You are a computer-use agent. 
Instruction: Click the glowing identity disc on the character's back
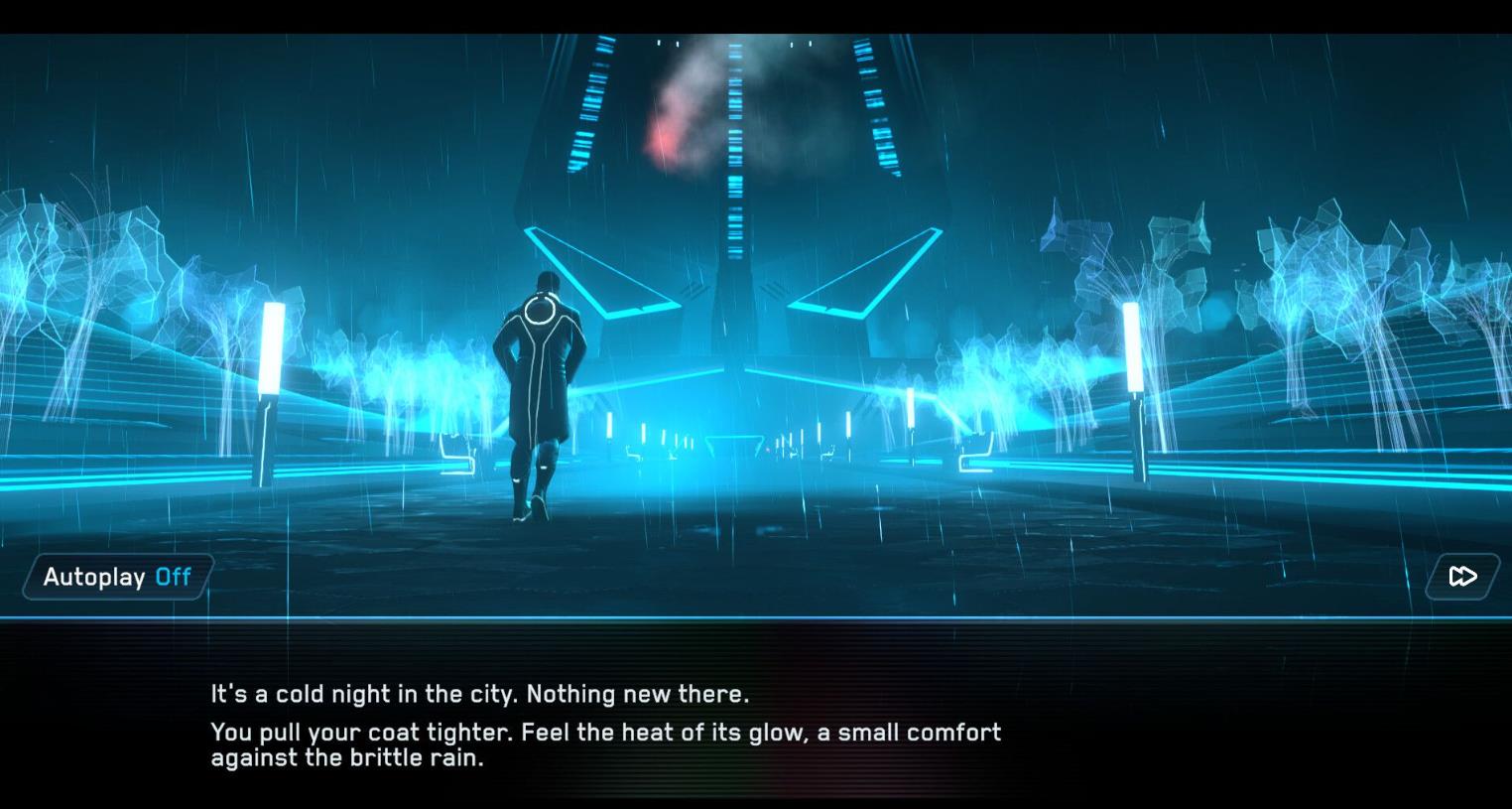541,311
